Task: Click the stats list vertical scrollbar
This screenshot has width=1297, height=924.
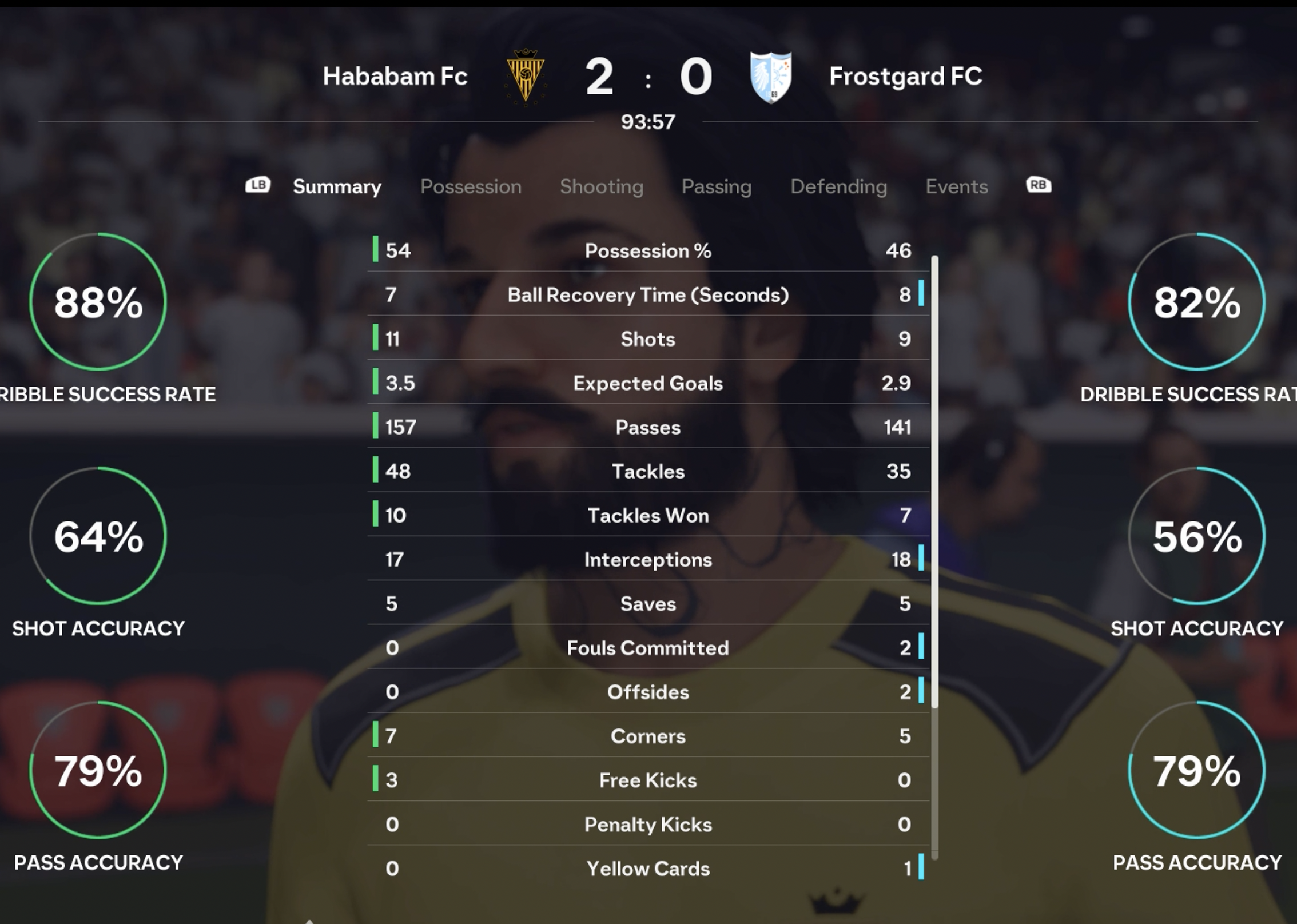Action: tap(935, 480)
